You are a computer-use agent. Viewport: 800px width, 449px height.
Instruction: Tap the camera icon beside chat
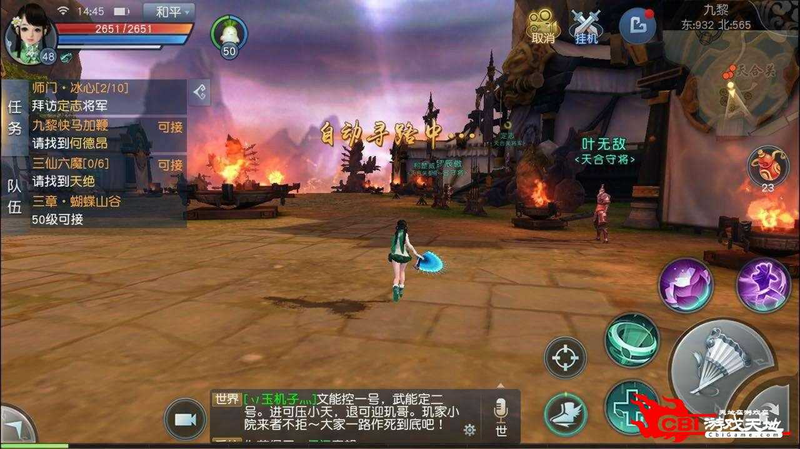point(184,418)
